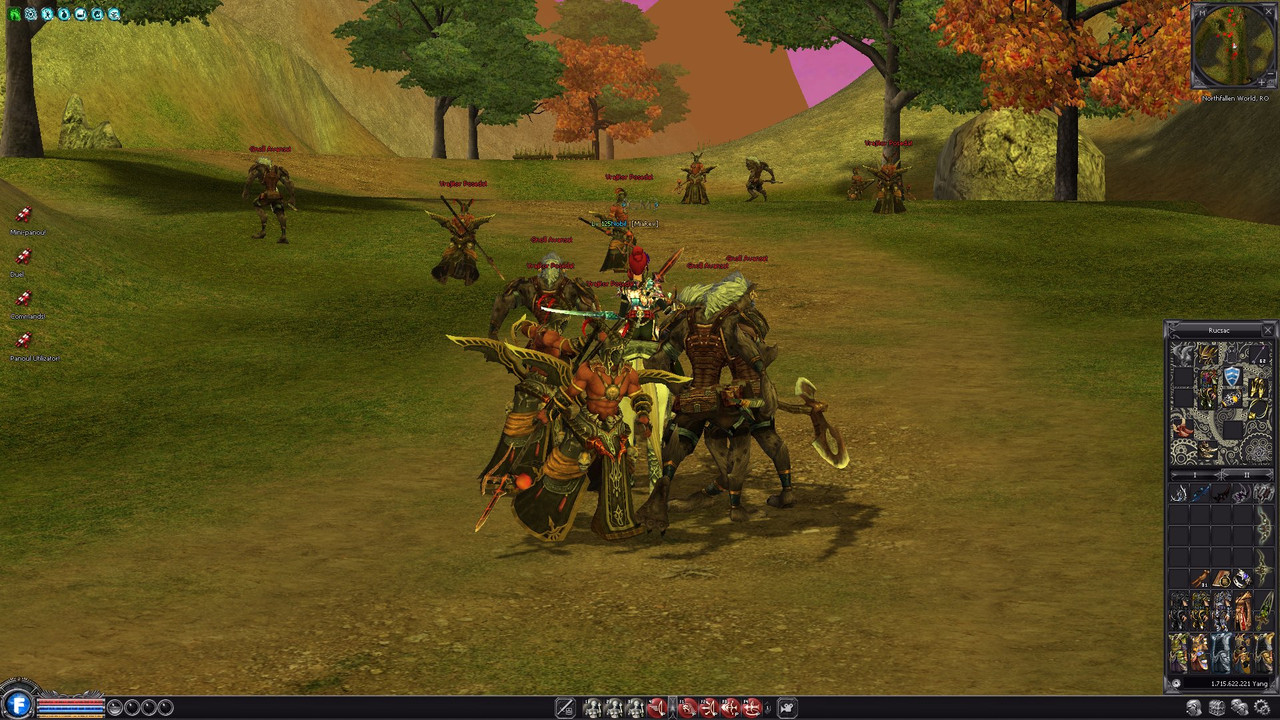Close the Rucsac inventory window

(1268, 330)
